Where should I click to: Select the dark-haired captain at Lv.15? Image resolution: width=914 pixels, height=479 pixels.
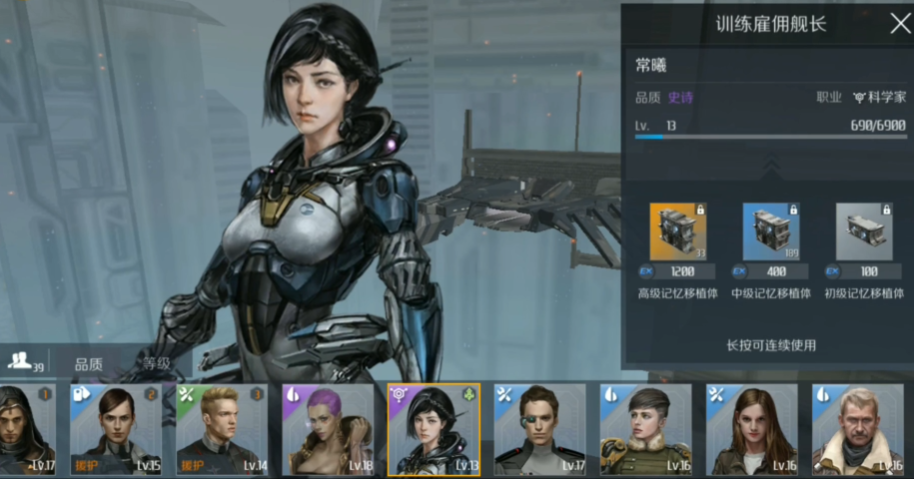click(x=116, y=429)
